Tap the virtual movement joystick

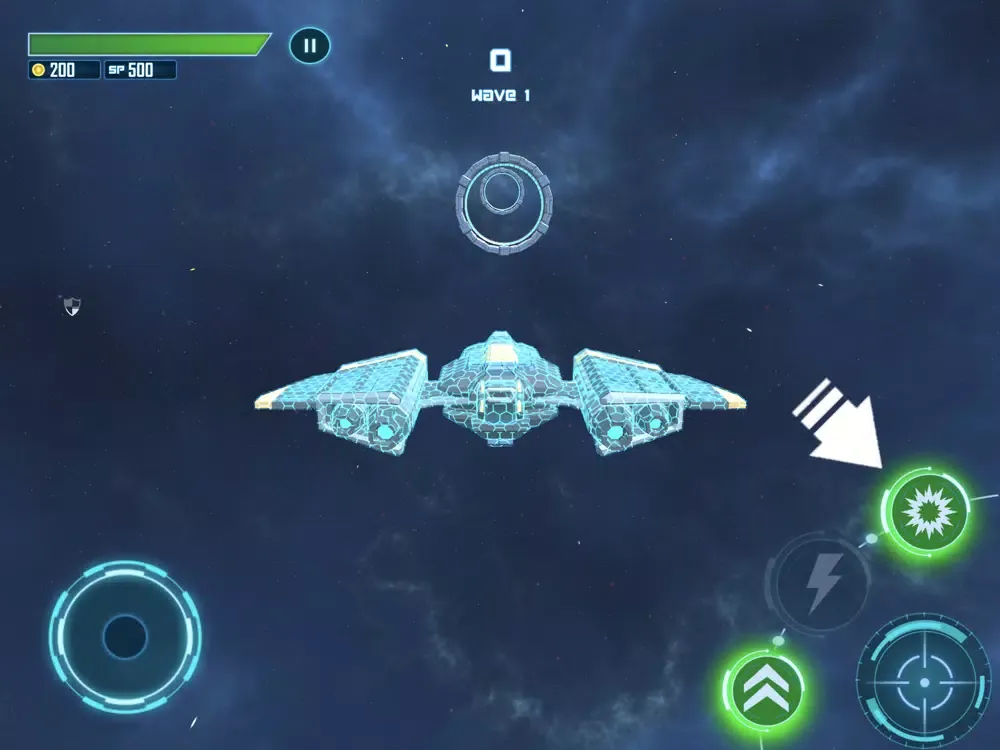[x=125, y=636]
